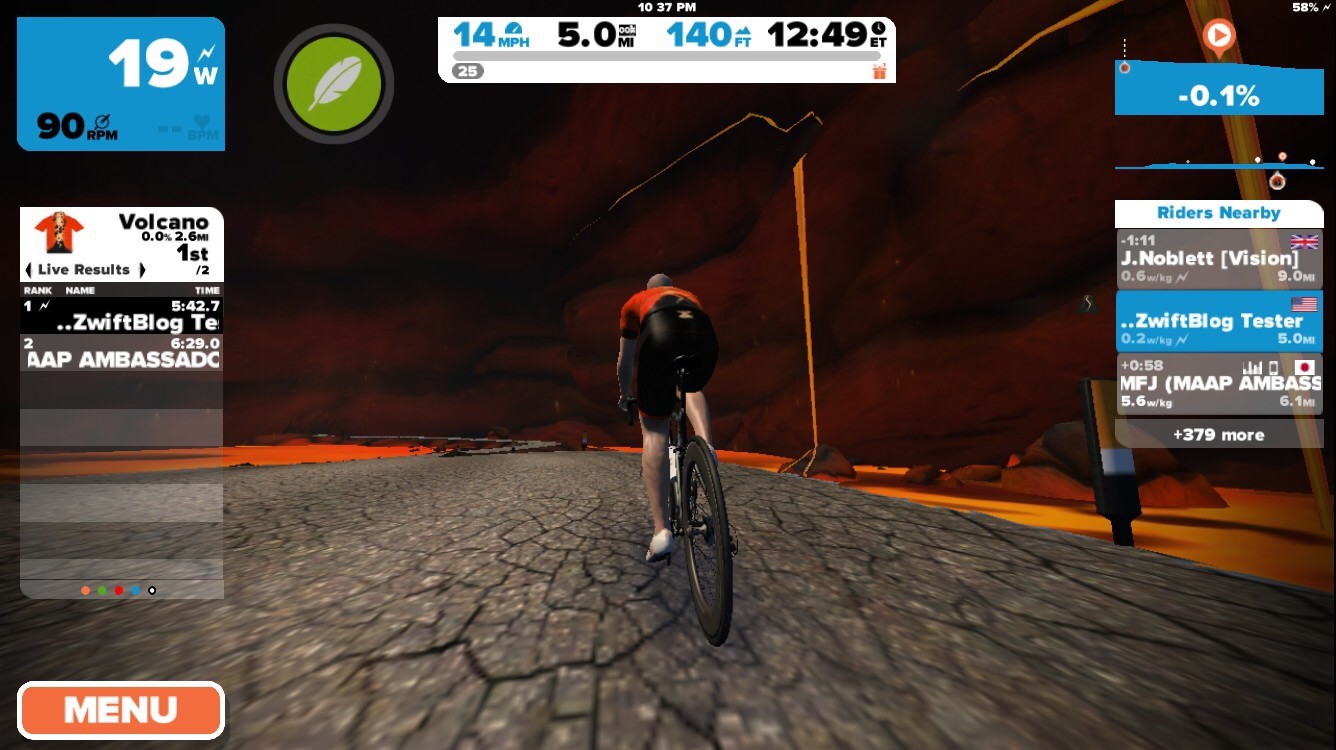Click the elevation gradient profile panel
1336x750 pixels.
(1218, 93)
